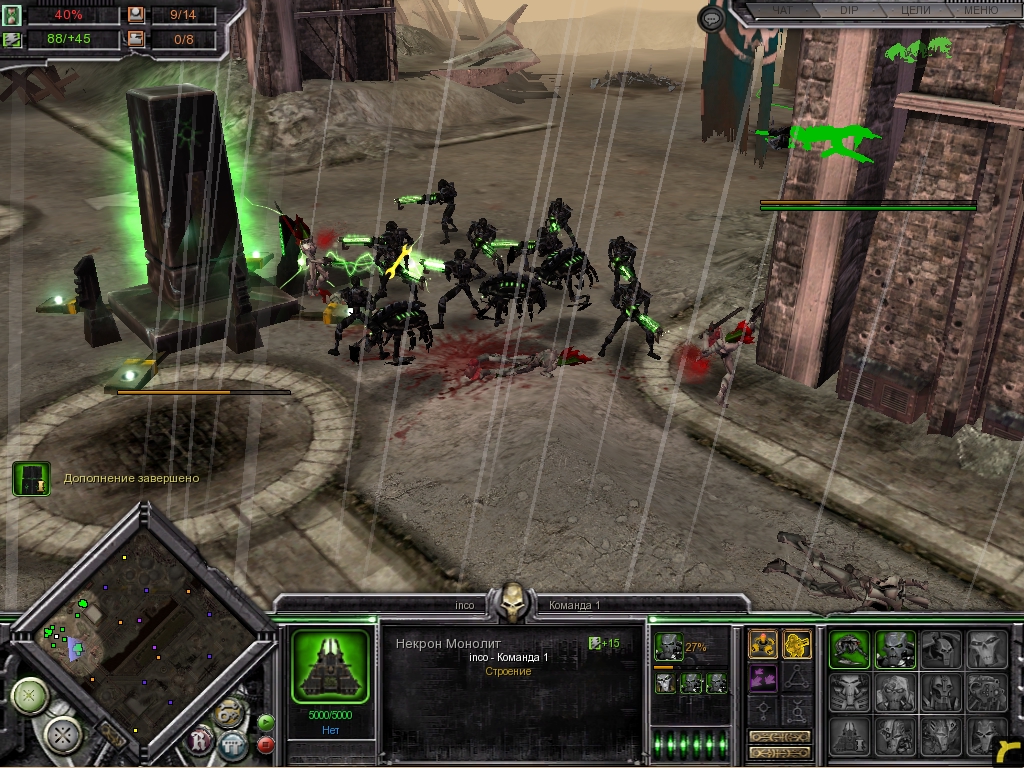Click the 'Дополнение завершено' notification icon
Viewport: 1024px width, 768px height.
pos(31,479)
